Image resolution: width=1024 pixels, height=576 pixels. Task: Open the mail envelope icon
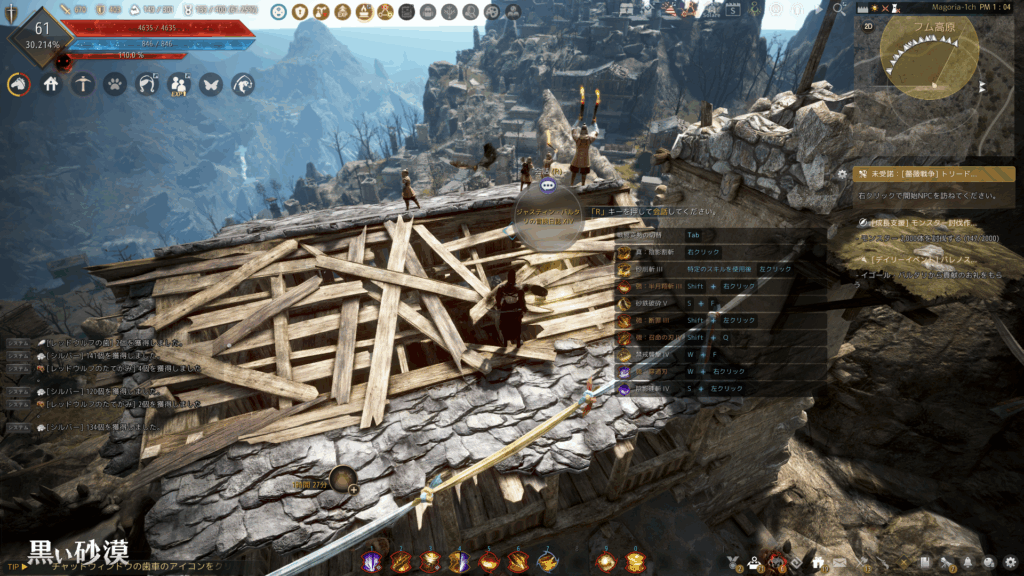[x=839, y=562]
